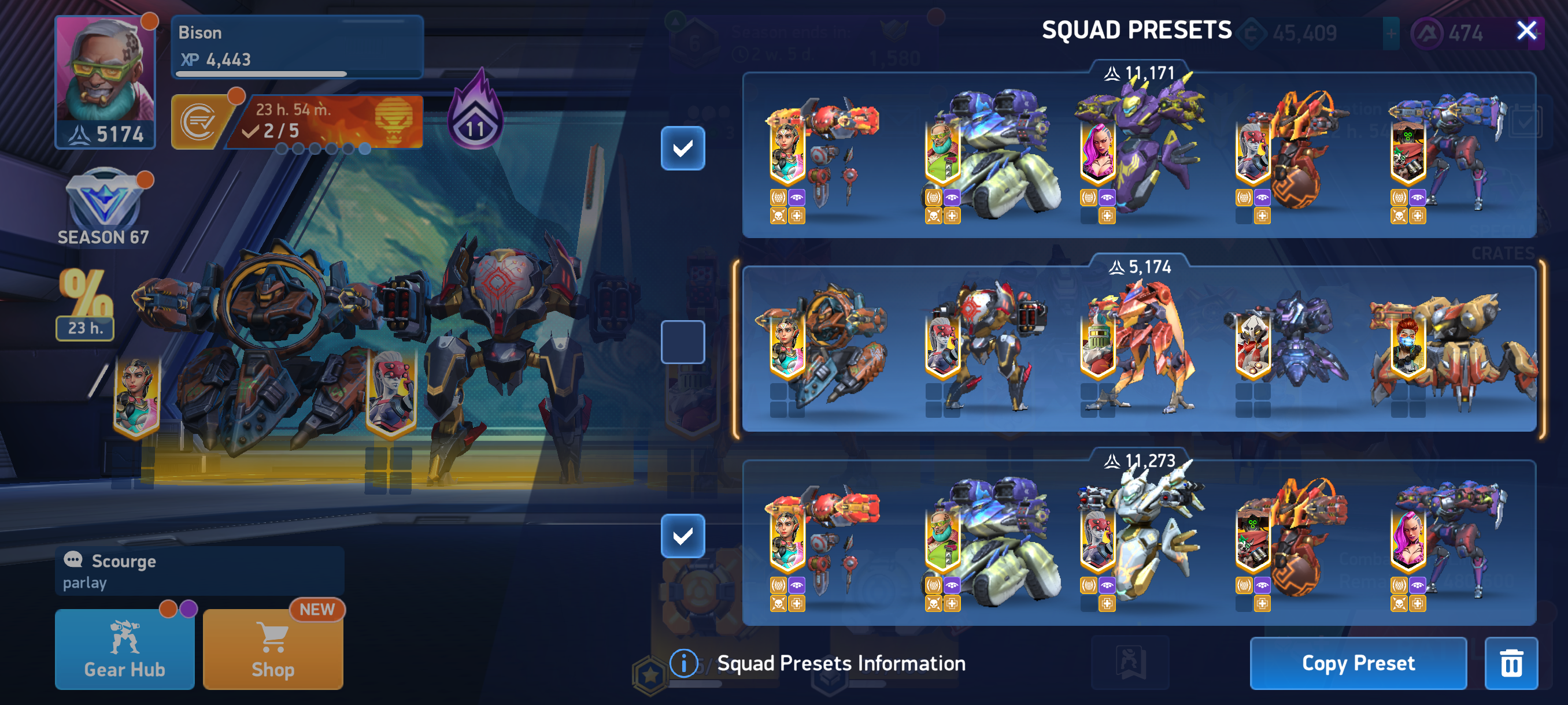The image size is (1568, 705).
Task: Select the 11,171 squad preset row
Action: 1138,155
